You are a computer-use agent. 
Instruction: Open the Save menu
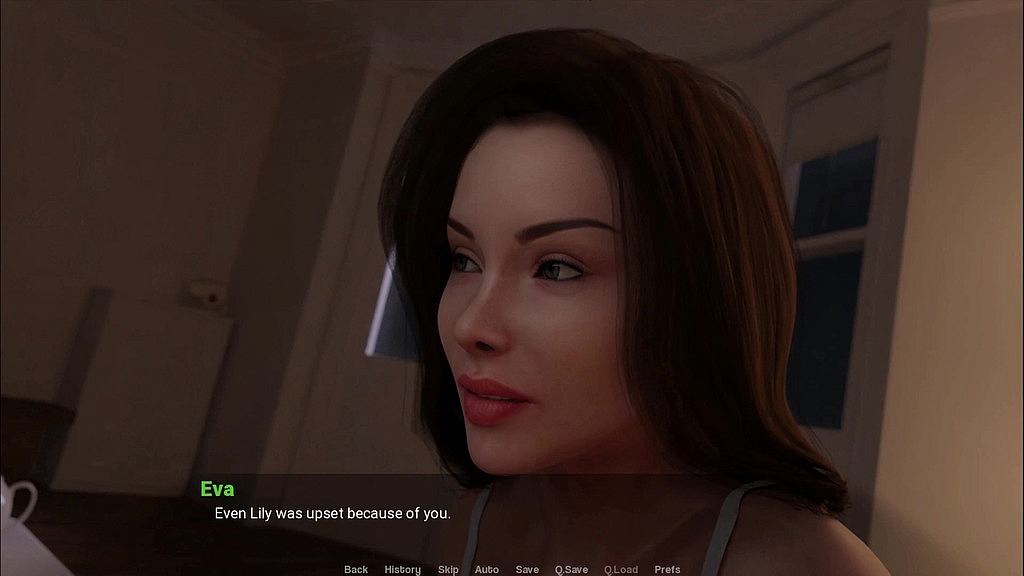[x=527, y=569]
